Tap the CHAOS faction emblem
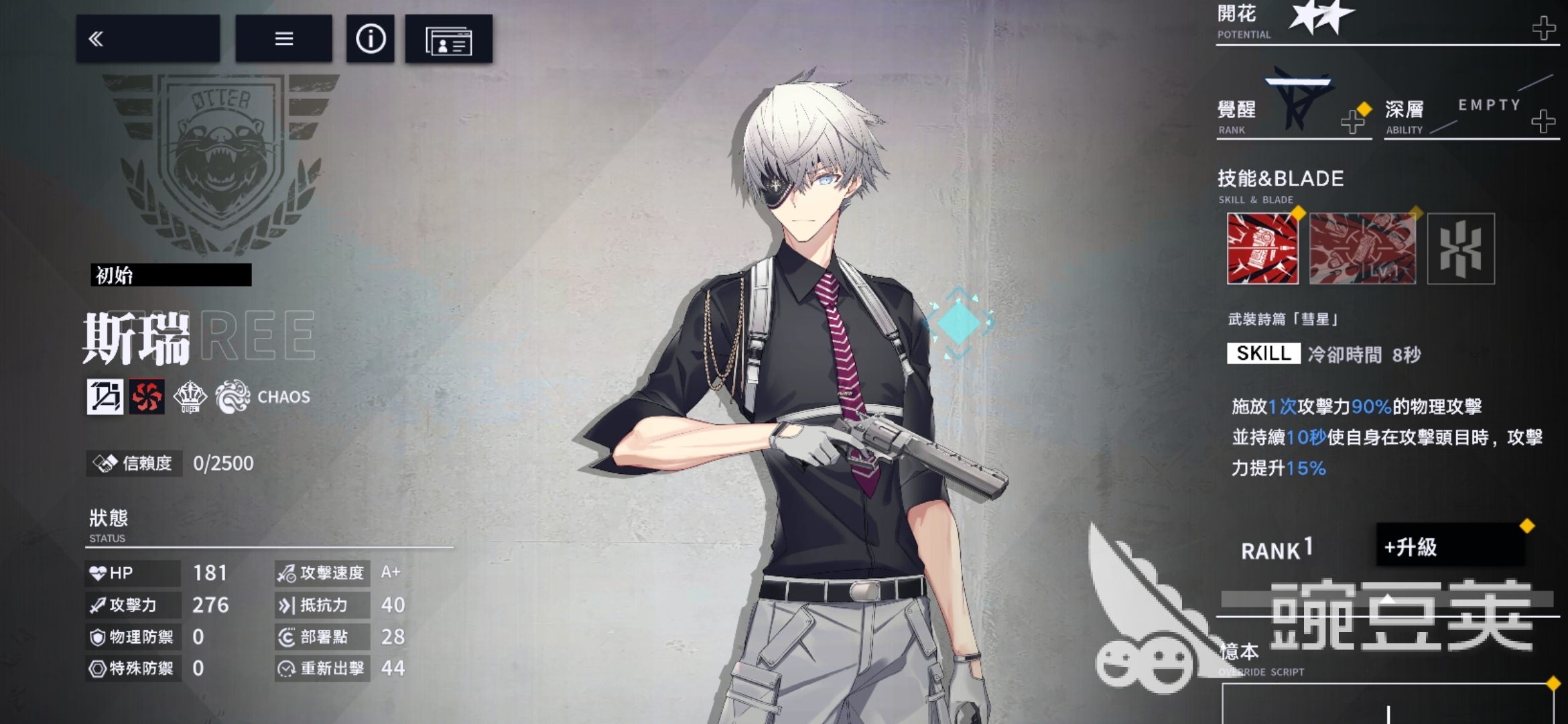 click(233, 396)
